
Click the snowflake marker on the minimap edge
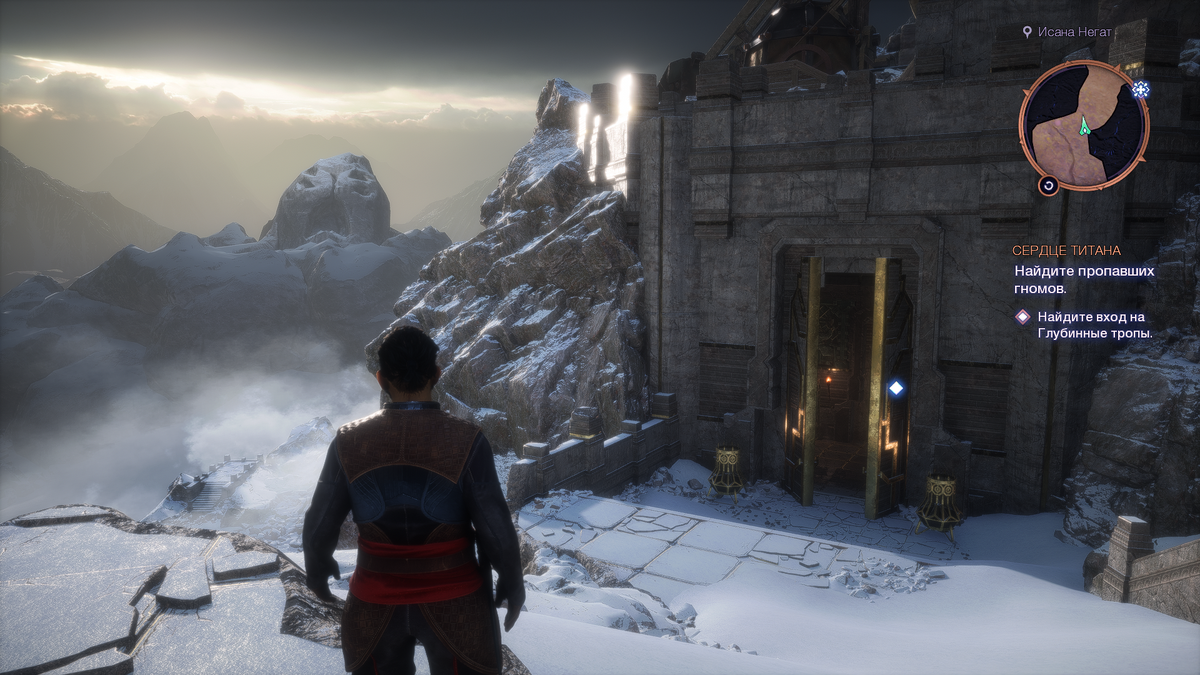point(1140,91)
